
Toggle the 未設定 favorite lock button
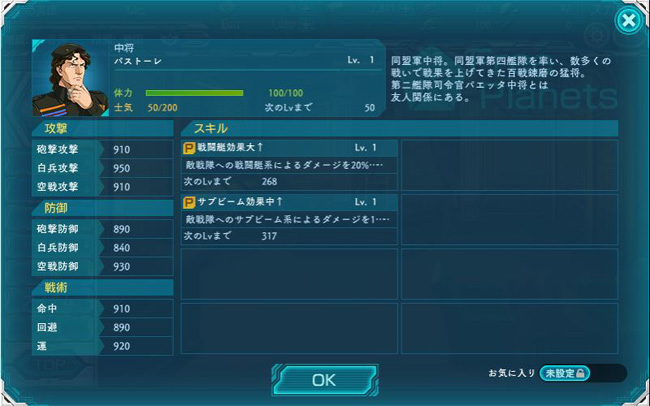pyautogui.click(x=565, y=373)
